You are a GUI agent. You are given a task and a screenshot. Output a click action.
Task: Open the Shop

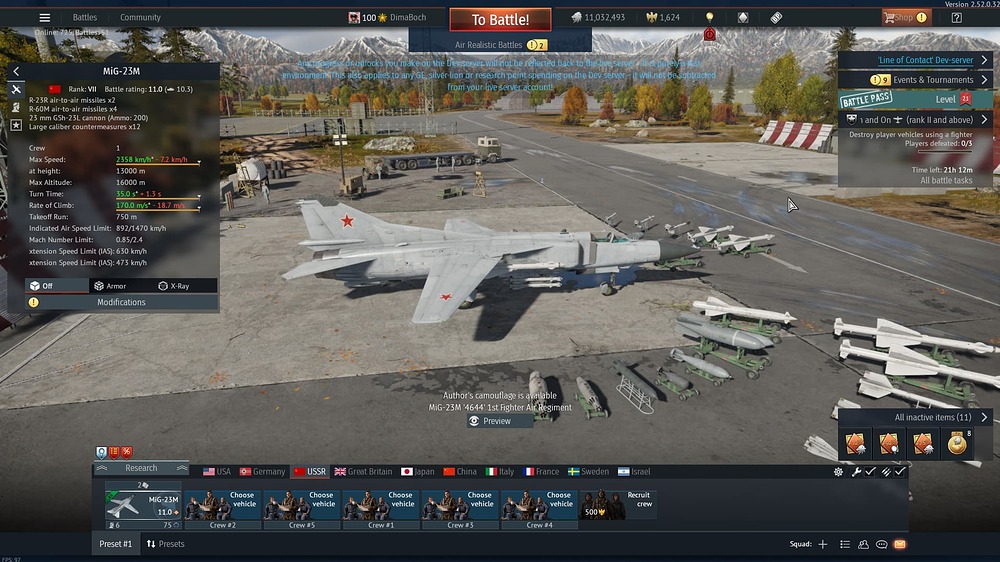(x=903, y=17)
